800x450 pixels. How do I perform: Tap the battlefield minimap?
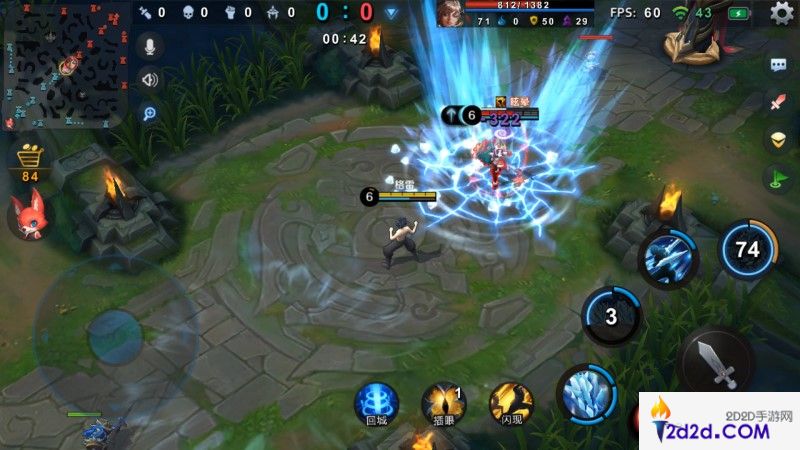64,65
